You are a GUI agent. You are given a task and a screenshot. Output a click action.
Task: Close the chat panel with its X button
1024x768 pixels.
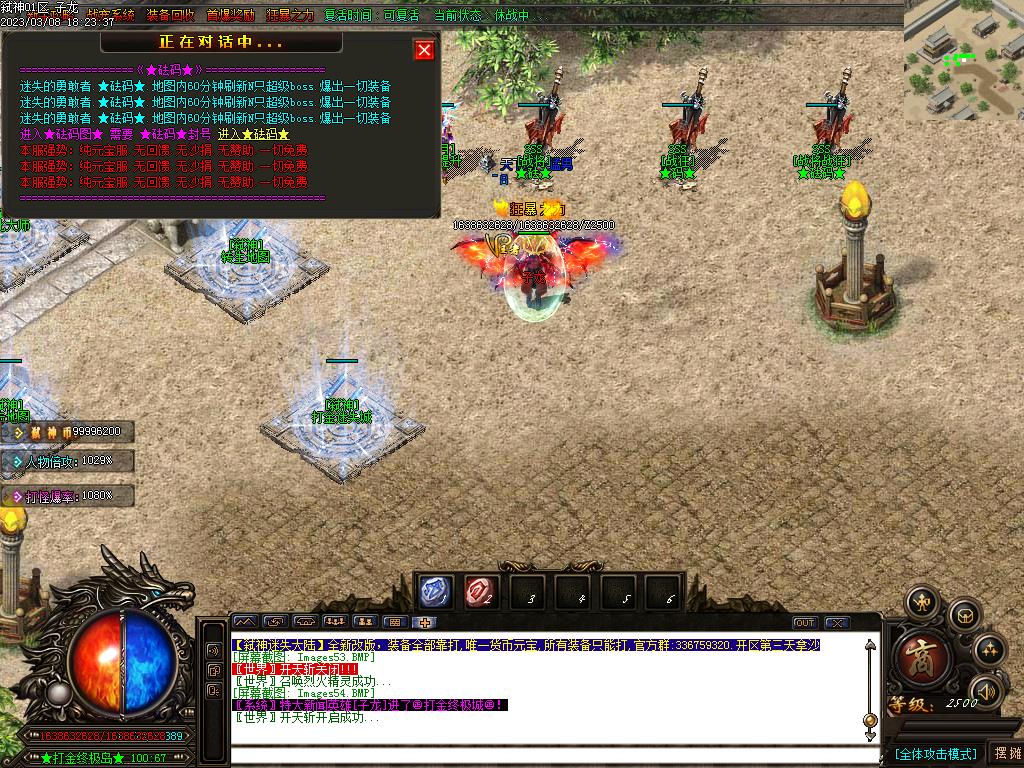tap(837, 622)
